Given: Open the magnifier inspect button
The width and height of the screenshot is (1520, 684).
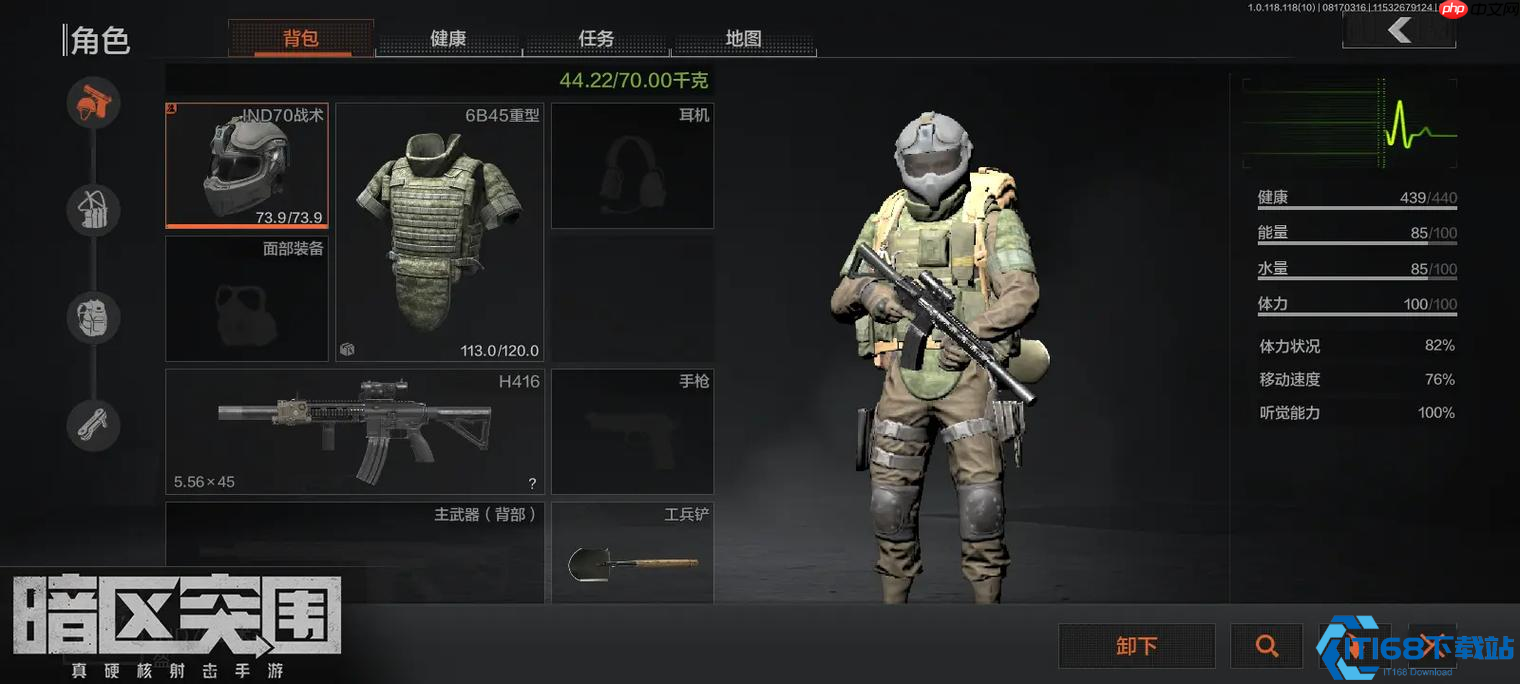Looking at the screenshot, I should coord(1266,646).
